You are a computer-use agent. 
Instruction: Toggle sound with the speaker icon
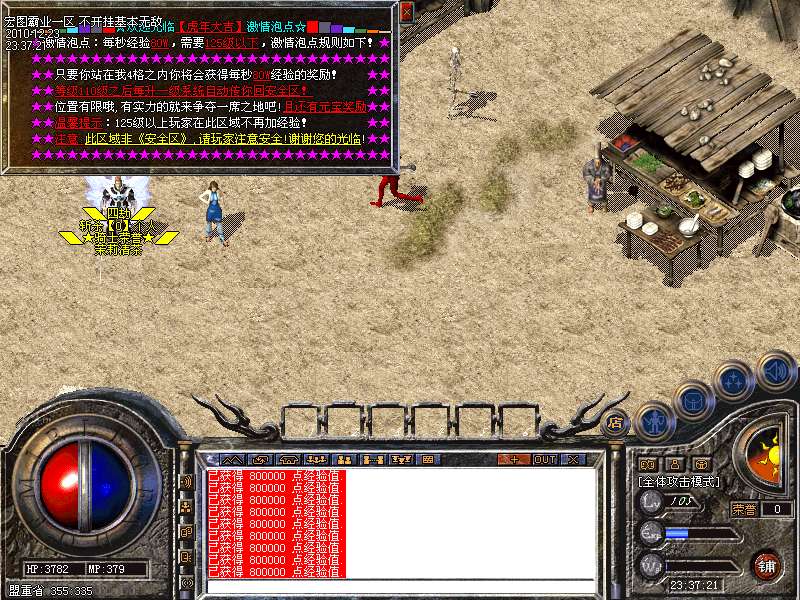(775, 370)
